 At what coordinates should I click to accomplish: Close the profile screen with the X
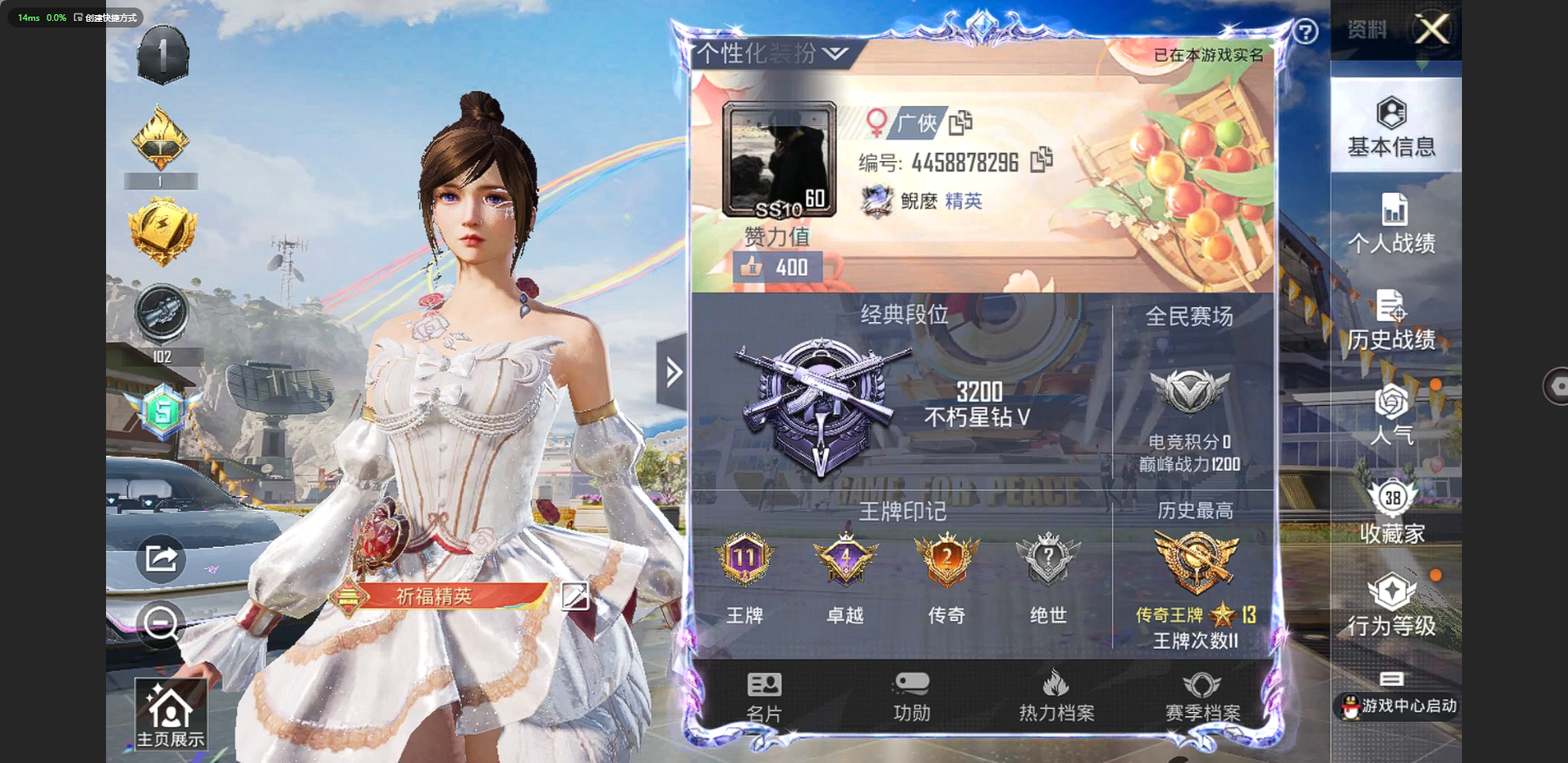(1431, 31)
